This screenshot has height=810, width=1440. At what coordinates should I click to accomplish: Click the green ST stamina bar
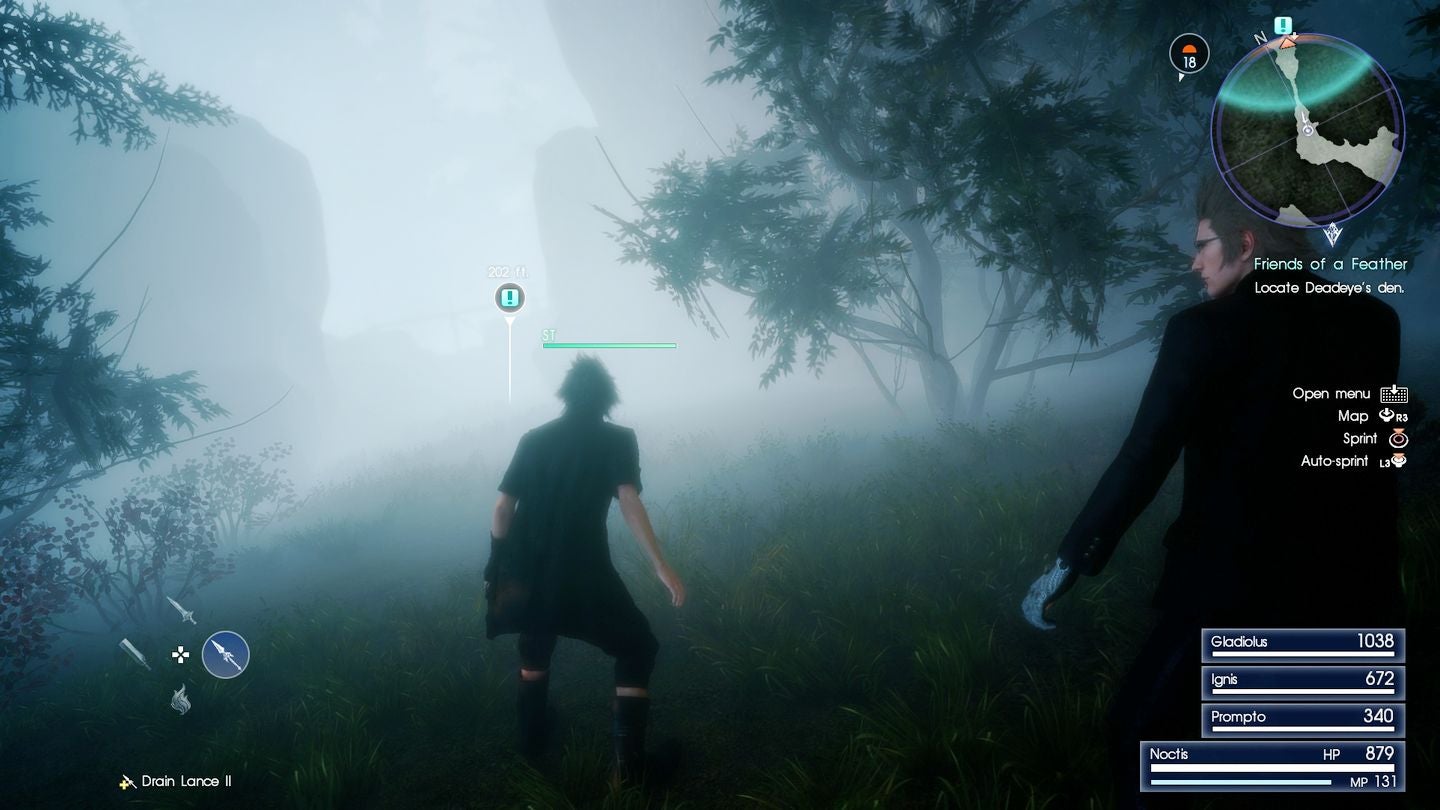coord(610,345)
